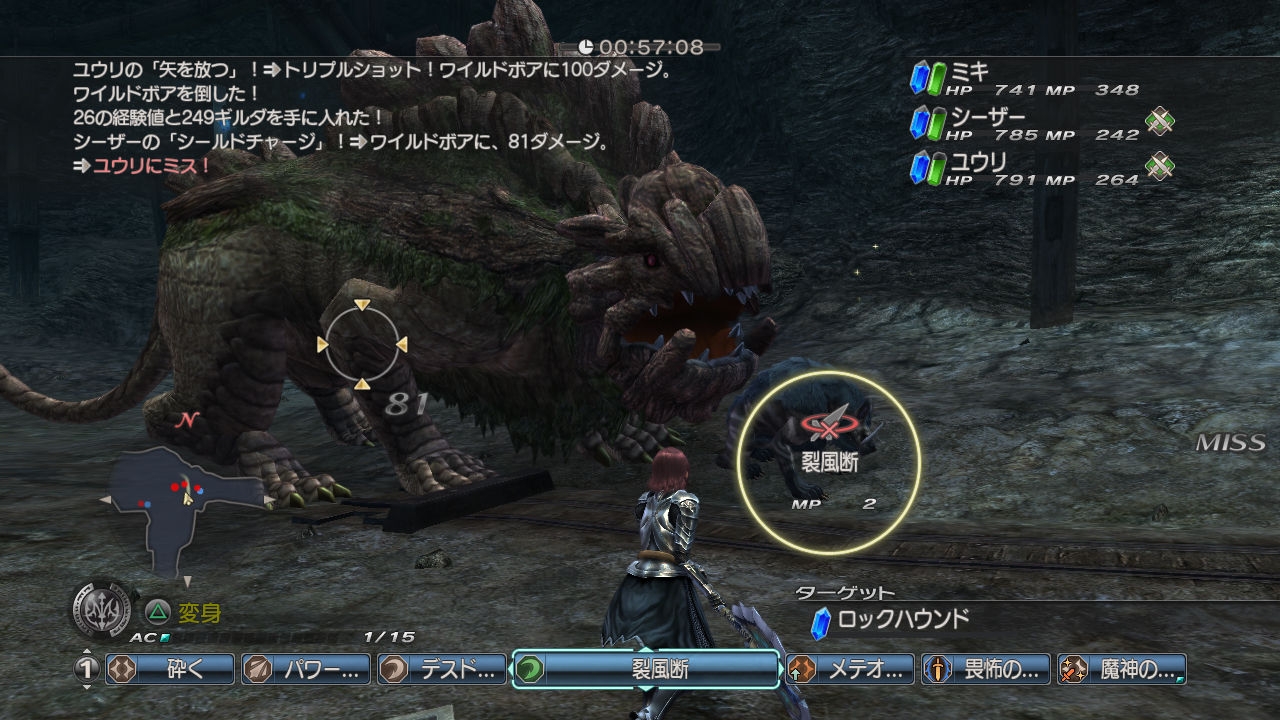
Task: Click the ロックハウンド target name panel
Action: pyautogui.click(x=890, y=620)
